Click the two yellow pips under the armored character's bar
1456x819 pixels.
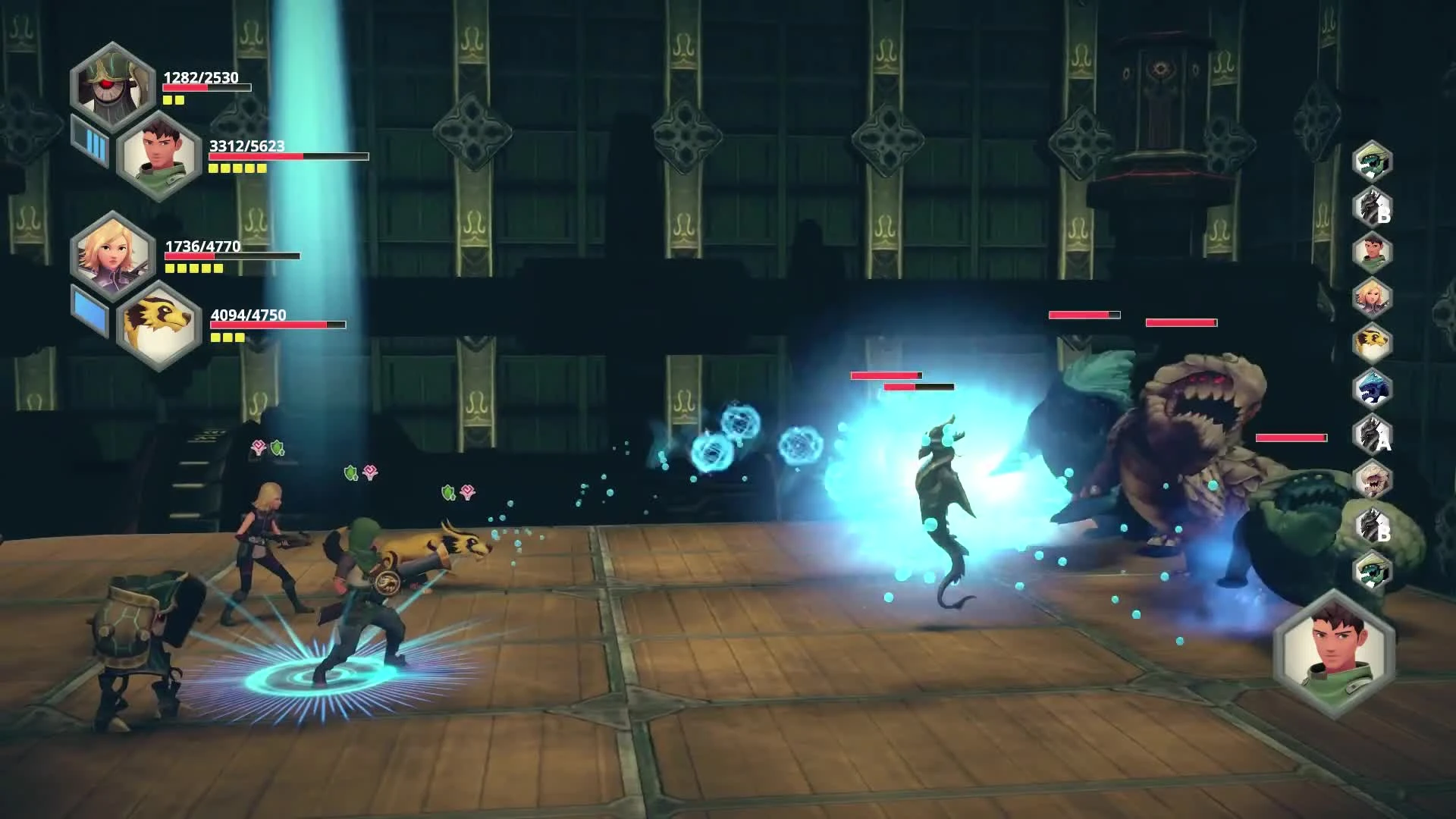[x=173, y=100]
